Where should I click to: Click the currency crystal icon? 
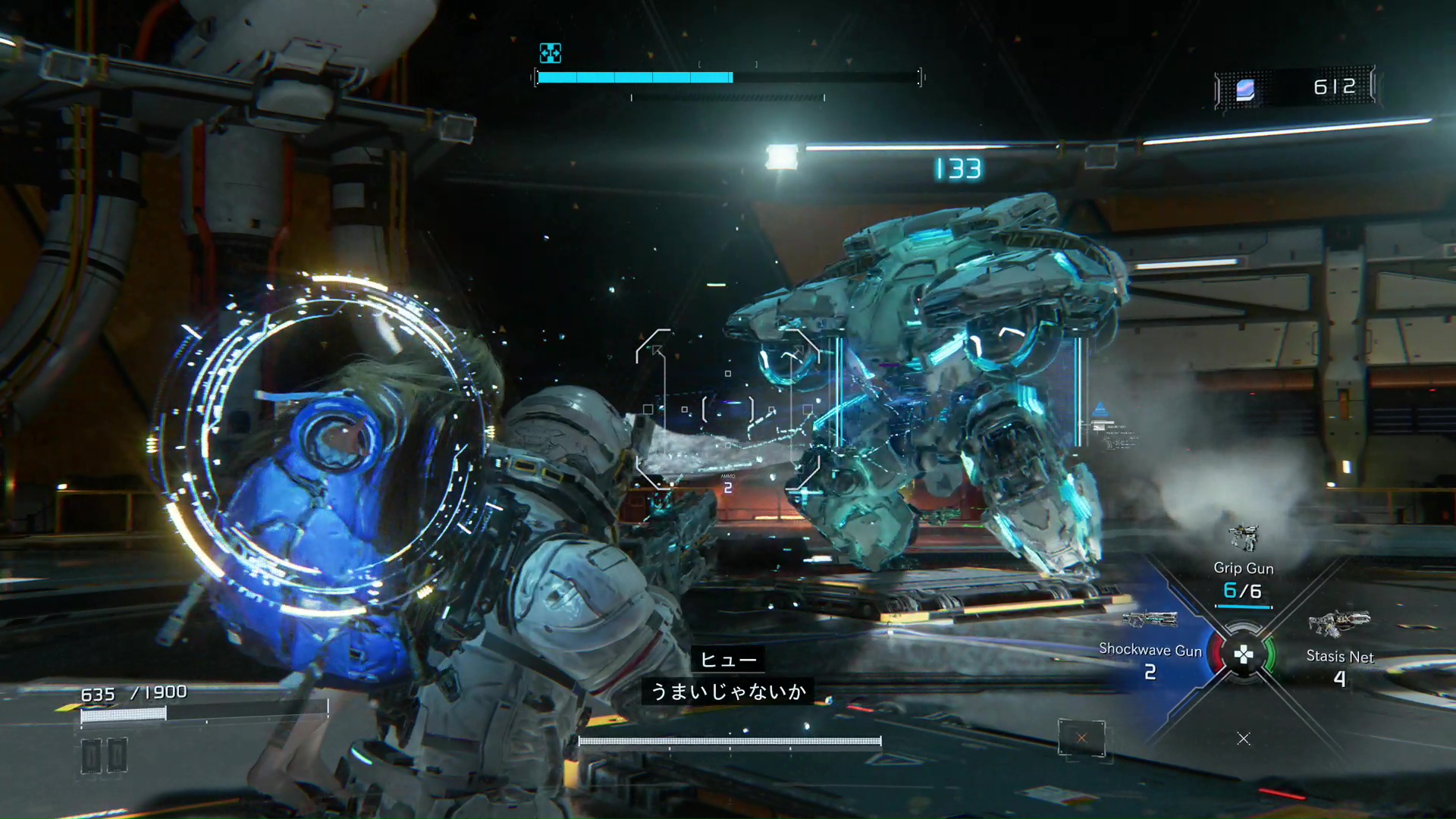(x=1245, y=89)
